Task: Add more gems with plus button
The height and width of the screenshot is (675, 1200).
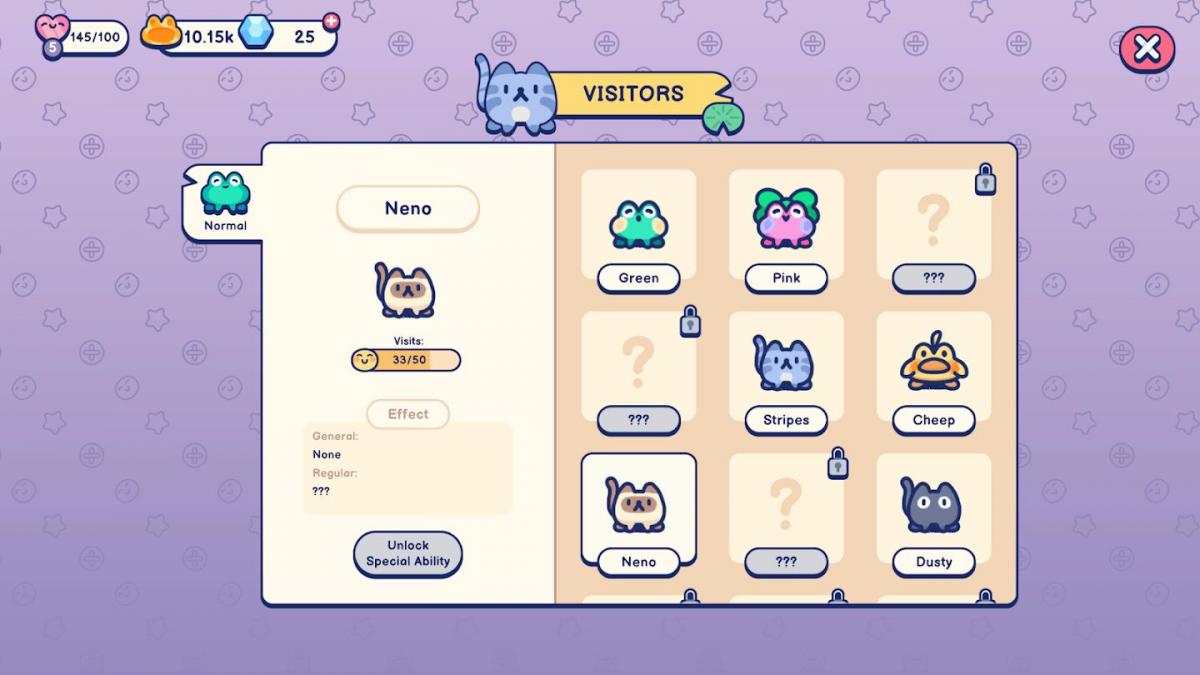Action: (x=331, y=21)
